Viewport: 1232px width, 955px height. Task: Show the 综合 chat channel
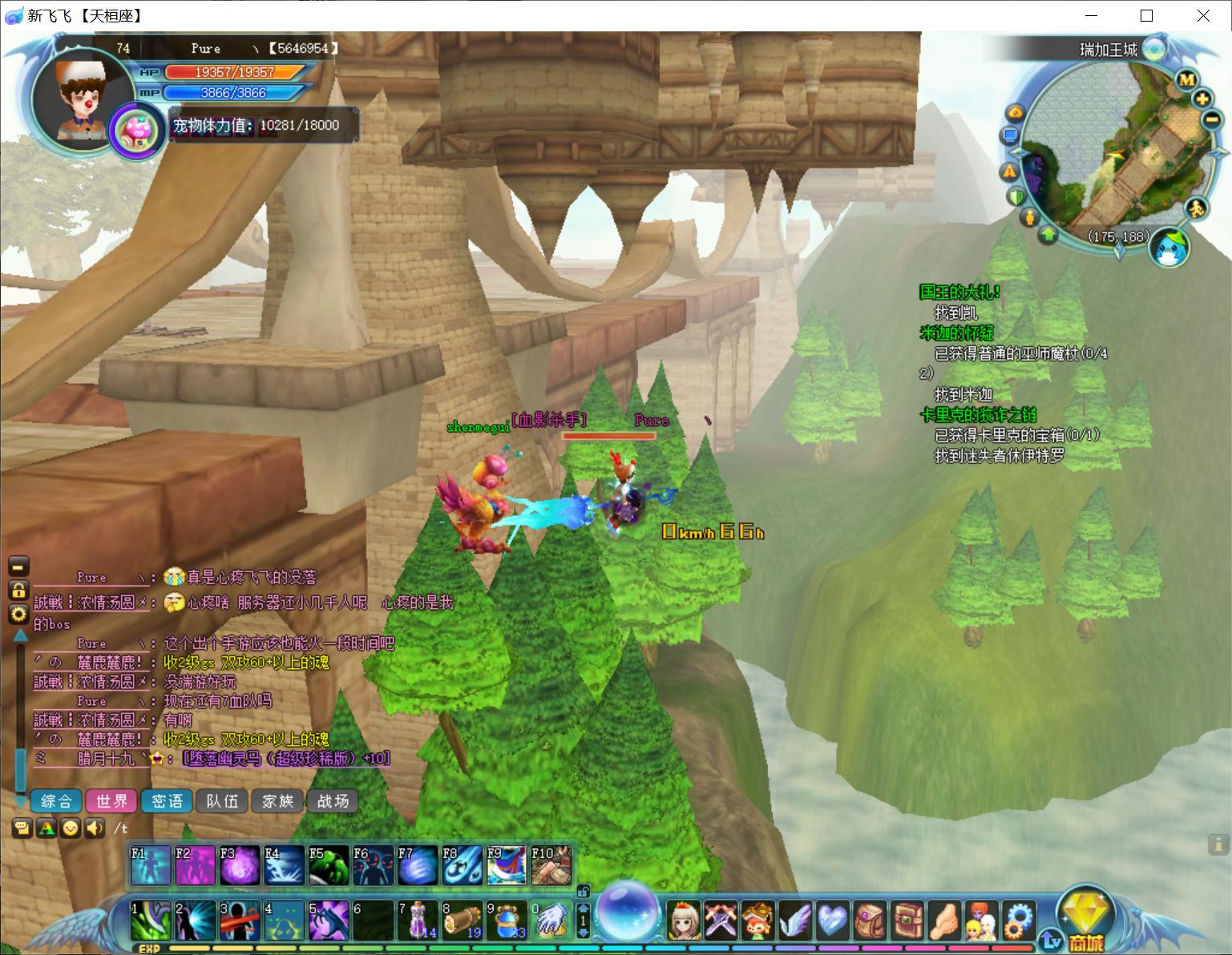[x=56, y=801]
